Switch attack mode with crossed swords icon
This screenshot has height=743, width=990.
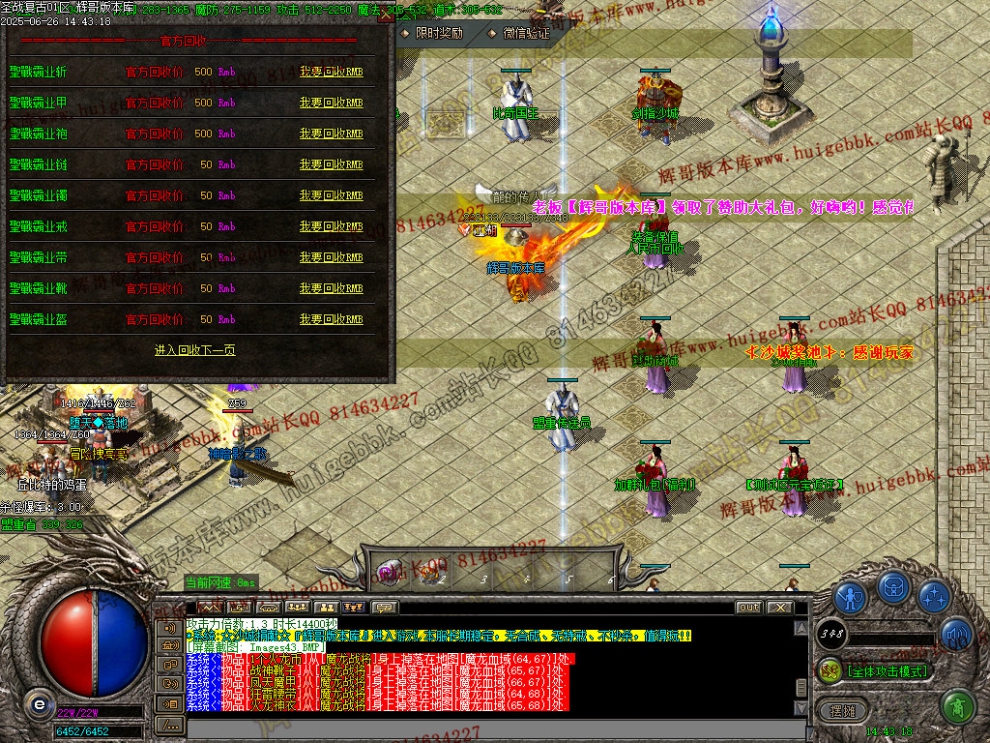(828, 671)
